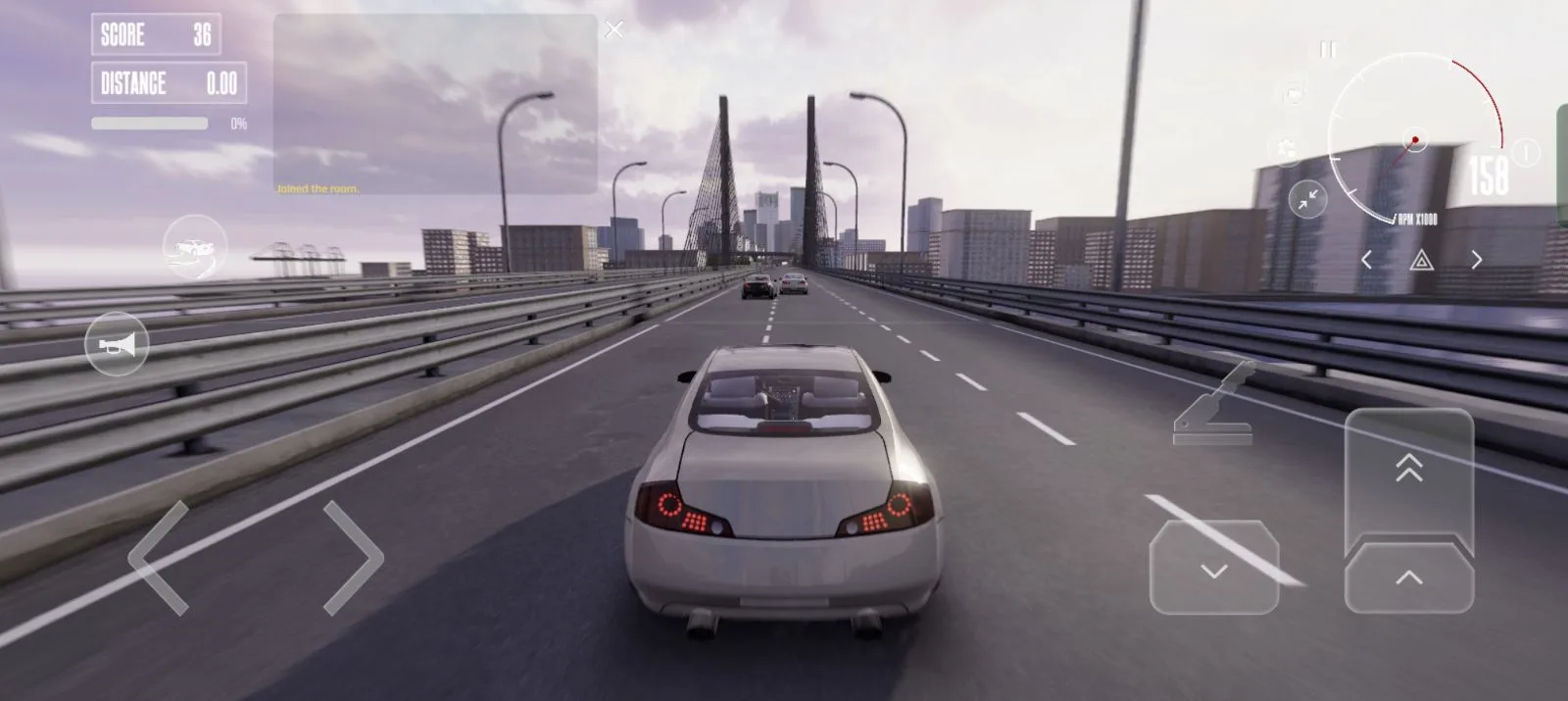
Task: Tap the drifting car icon button
Action: 195,248
